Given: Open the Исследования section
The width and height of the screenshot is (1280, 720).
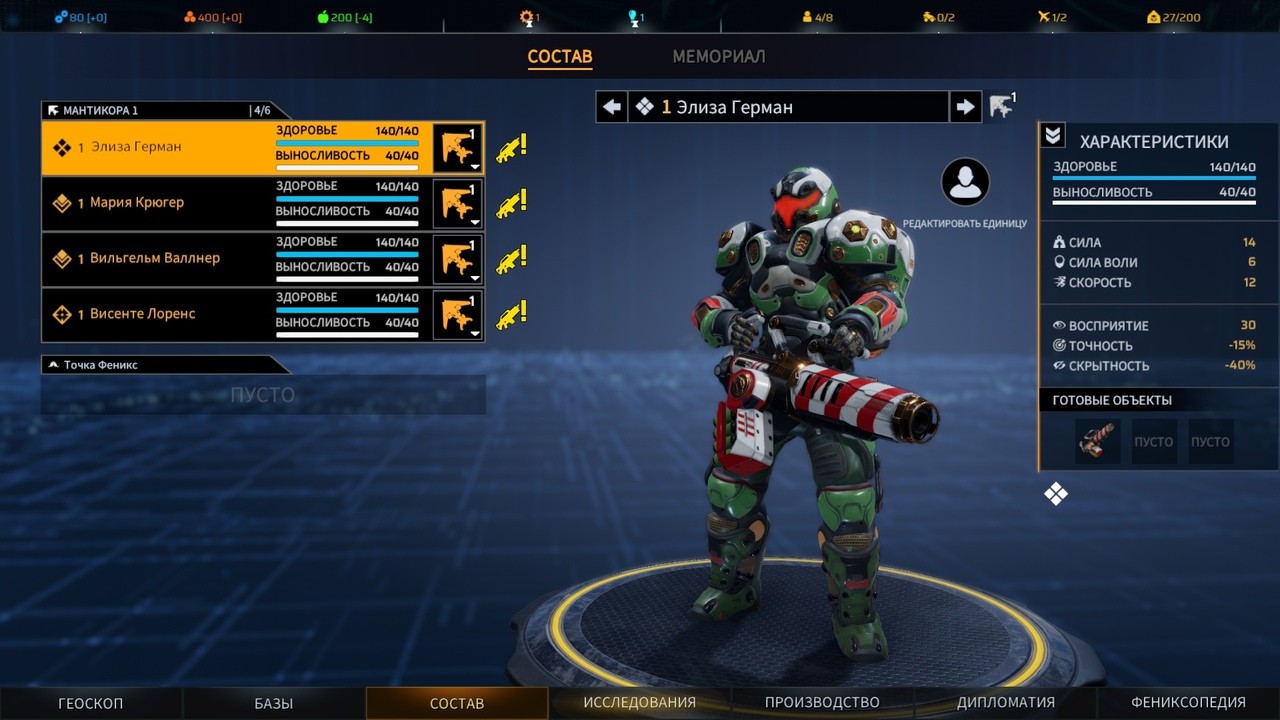Looking at the screenshot, I should 640,703.
